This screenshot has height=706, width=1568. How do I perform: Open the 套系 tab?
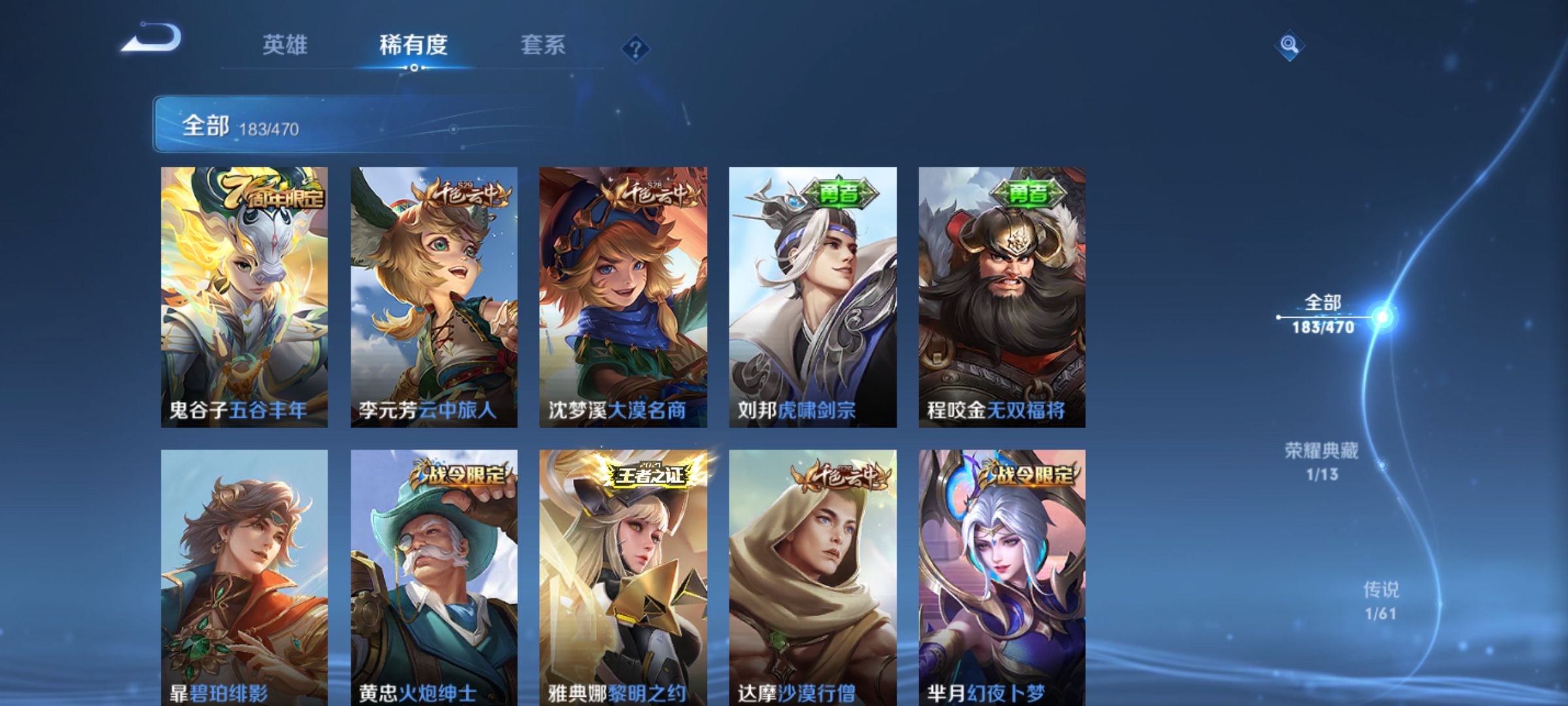click(542, 45)
